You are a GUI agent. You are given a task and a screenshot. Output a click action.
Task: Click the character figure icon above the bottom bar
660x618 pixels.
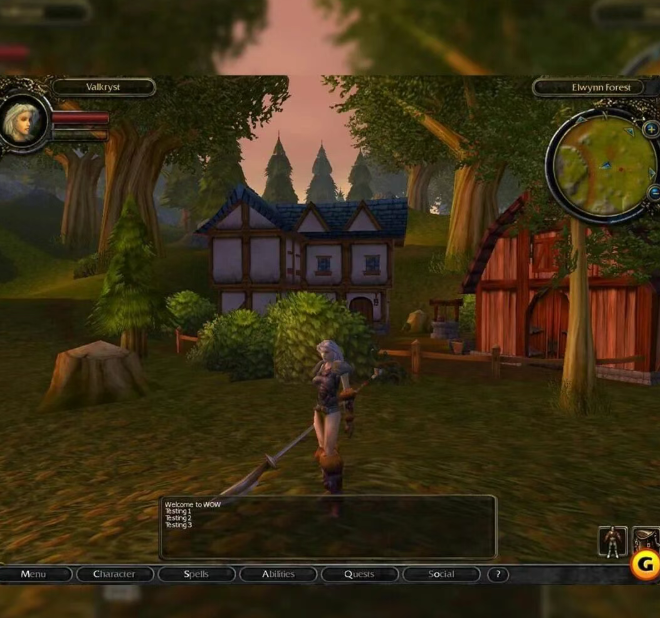click(612, 541)
